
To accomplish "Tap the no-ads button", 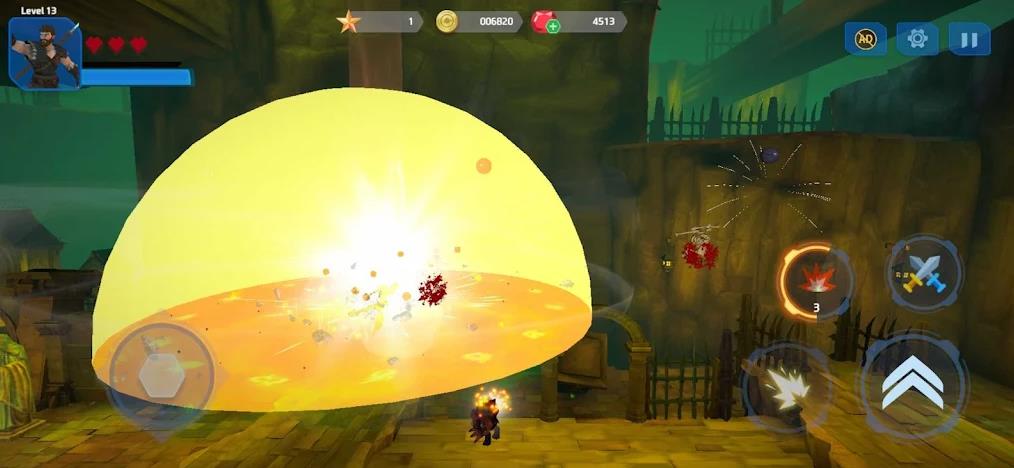I will click(x=865, y=39).
